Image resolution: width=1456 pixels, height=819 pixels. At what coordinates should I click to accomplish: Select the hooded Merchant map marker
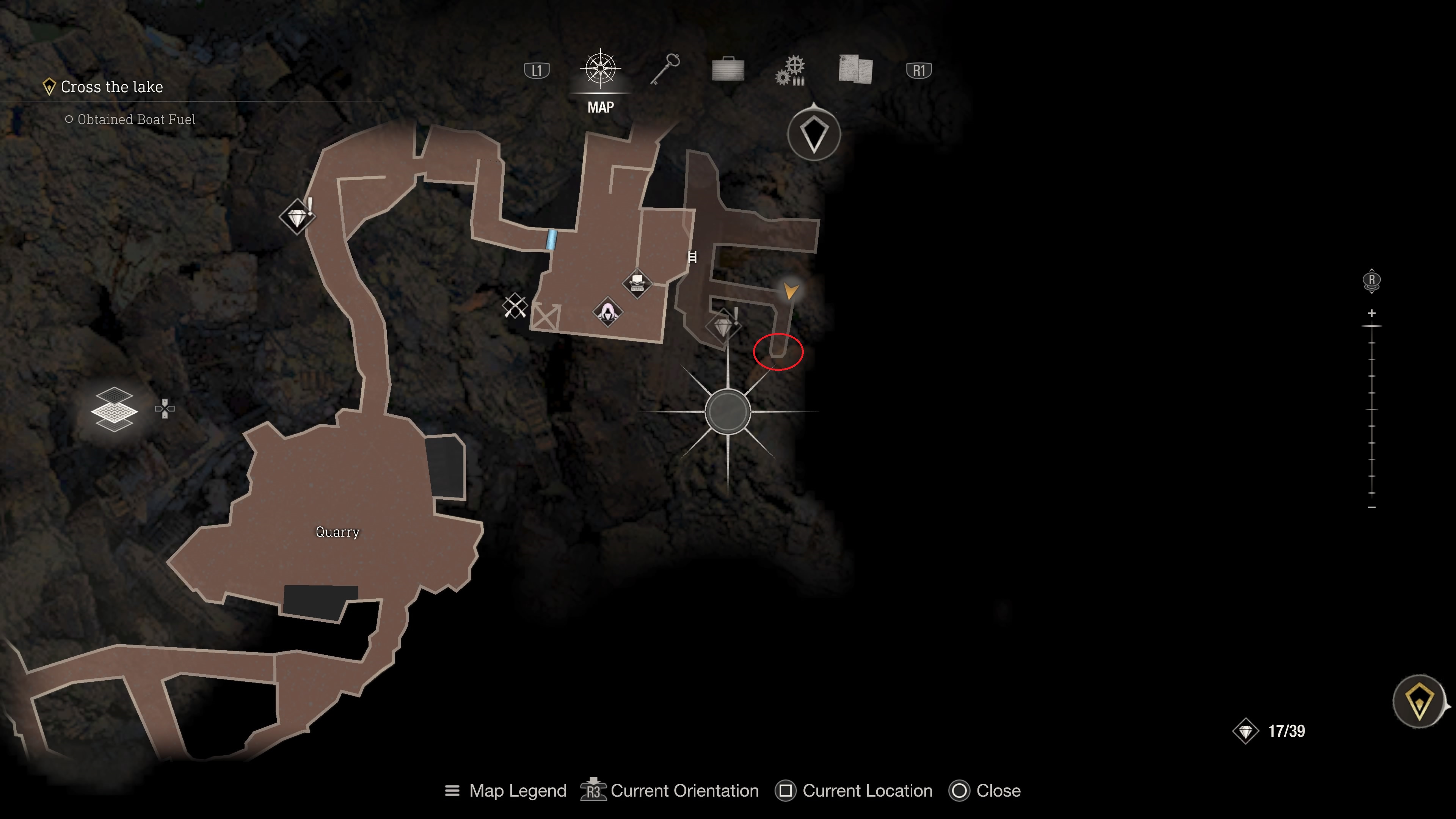[607, 311]
